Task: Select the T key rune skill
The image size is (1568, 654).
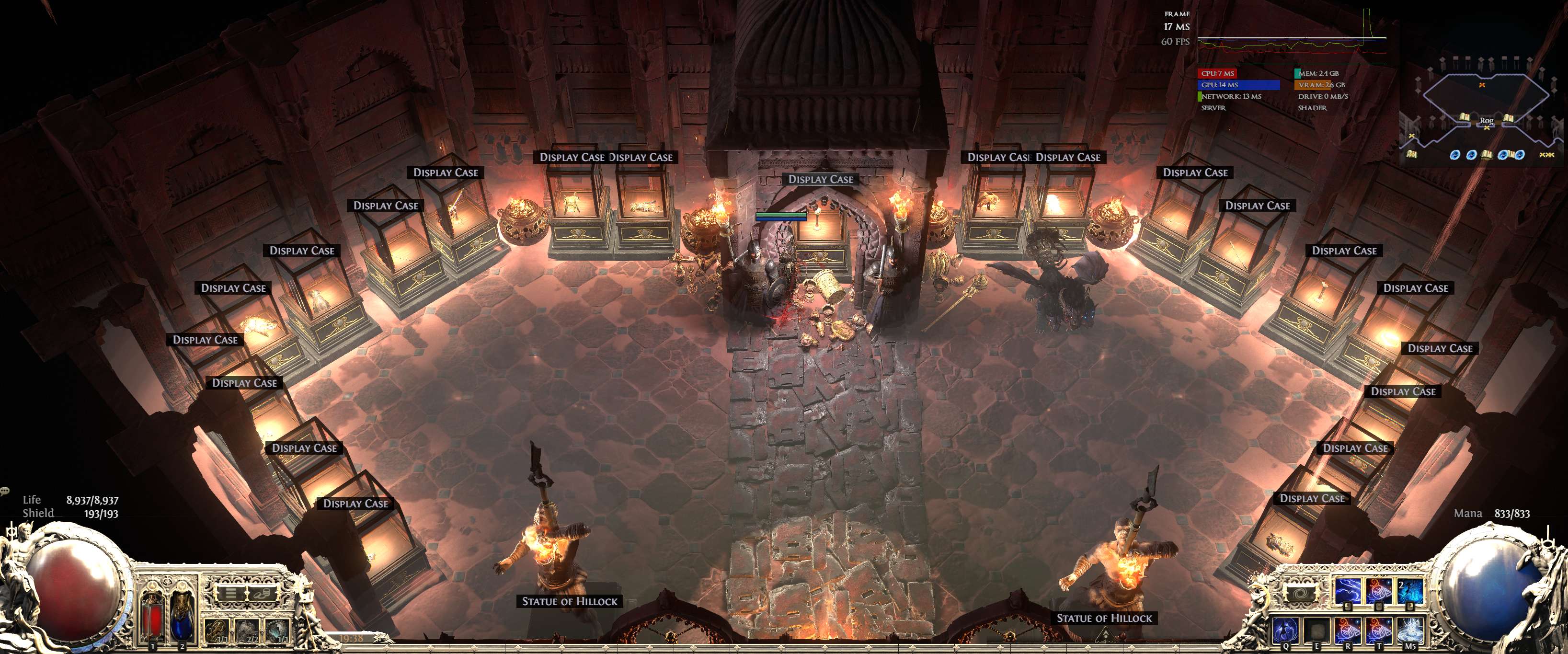Action: click(x=1379, y=631)
